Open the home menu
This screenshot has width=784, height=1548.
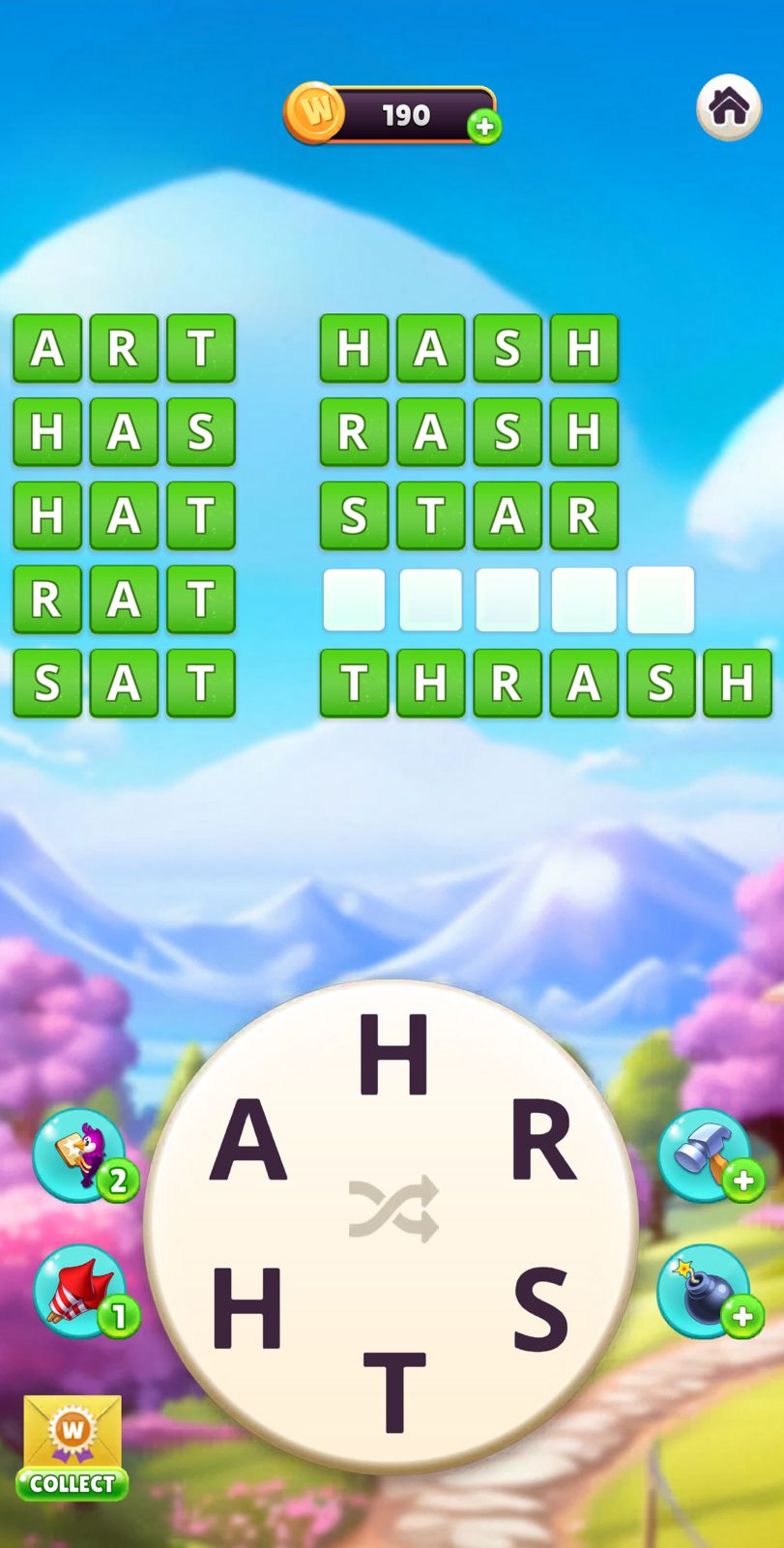729,107
